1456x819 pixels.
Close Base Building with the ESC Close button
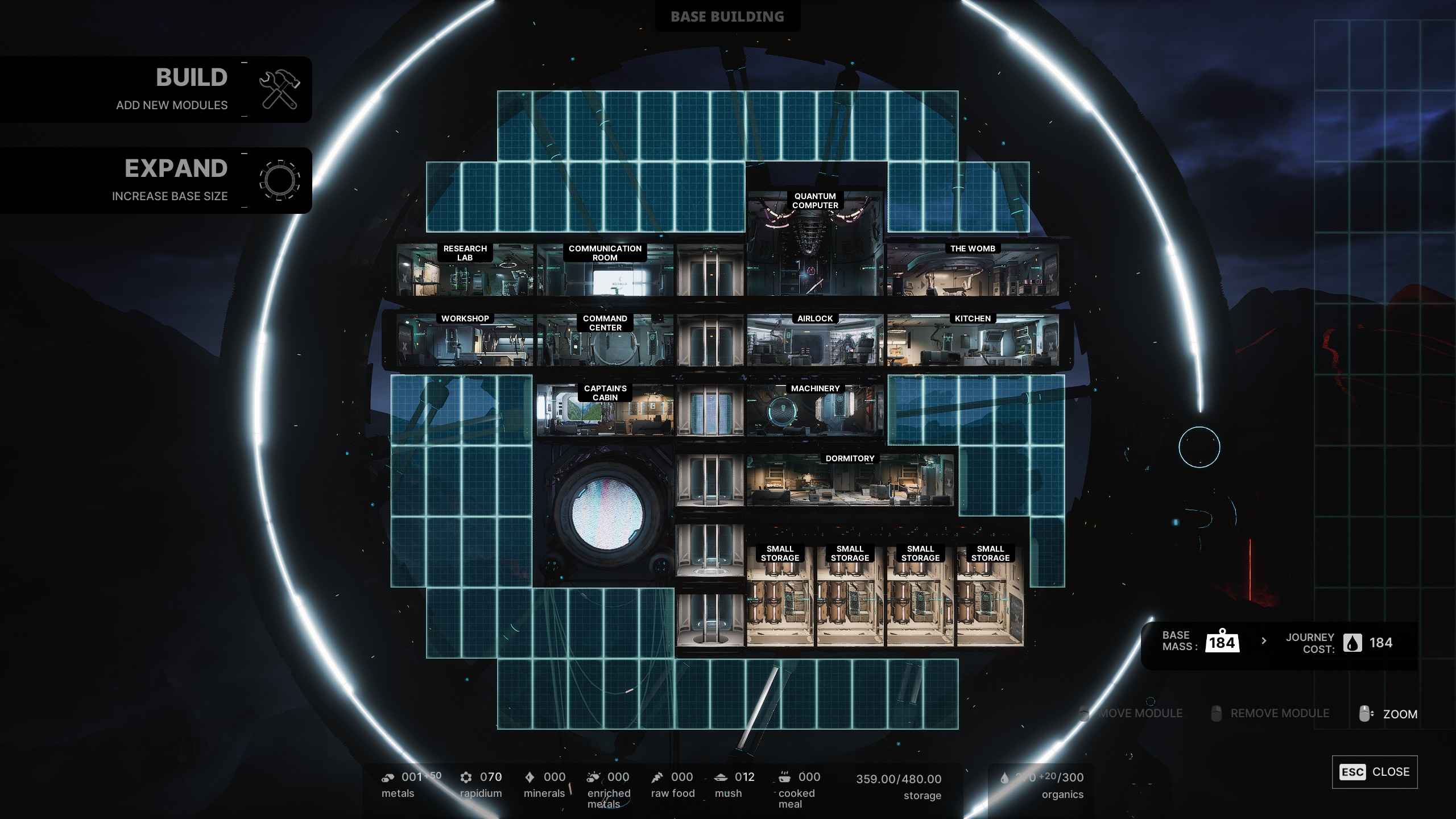tap(1376, 772)
